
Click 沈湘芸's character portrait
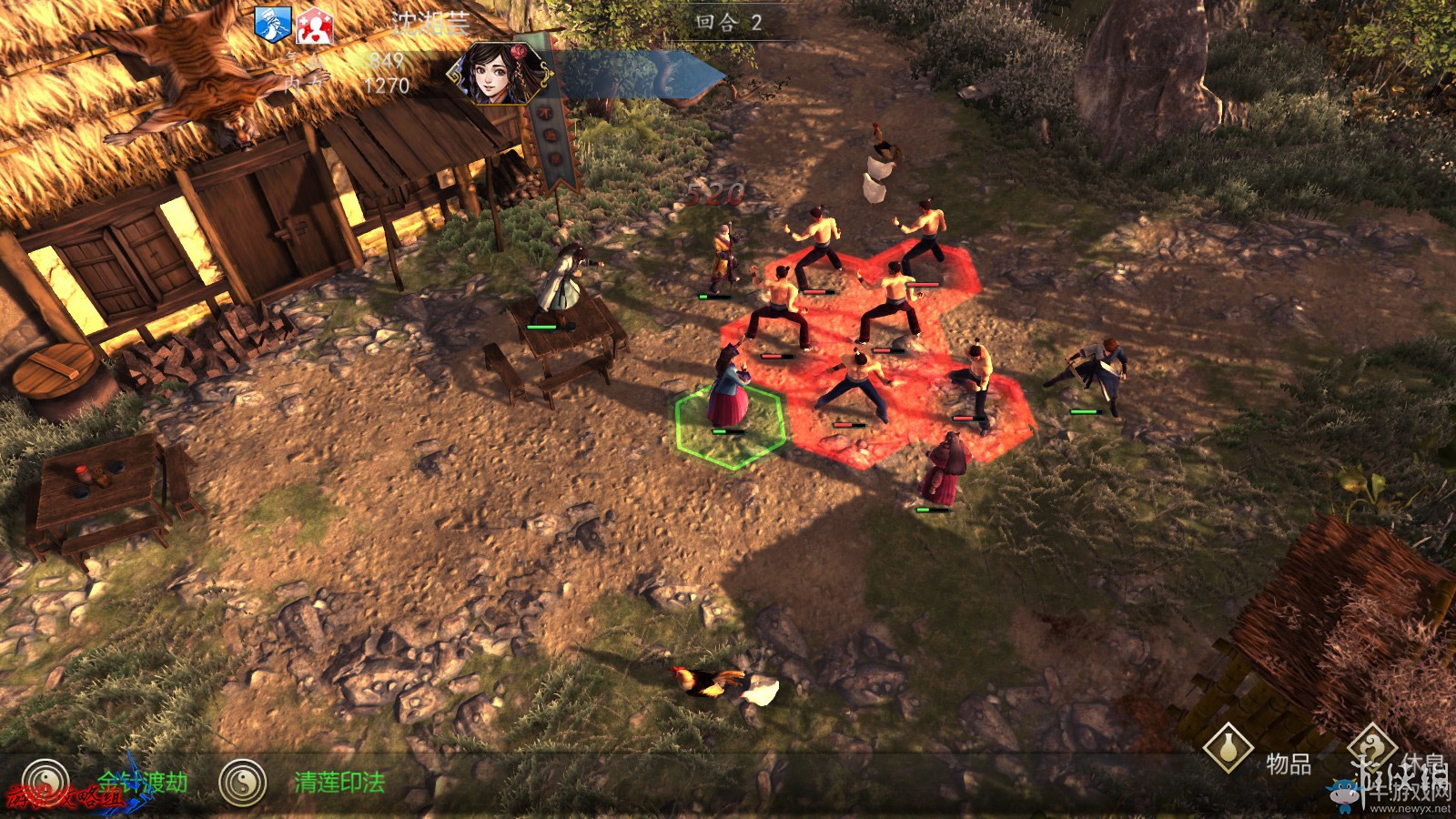pos(496,73)
